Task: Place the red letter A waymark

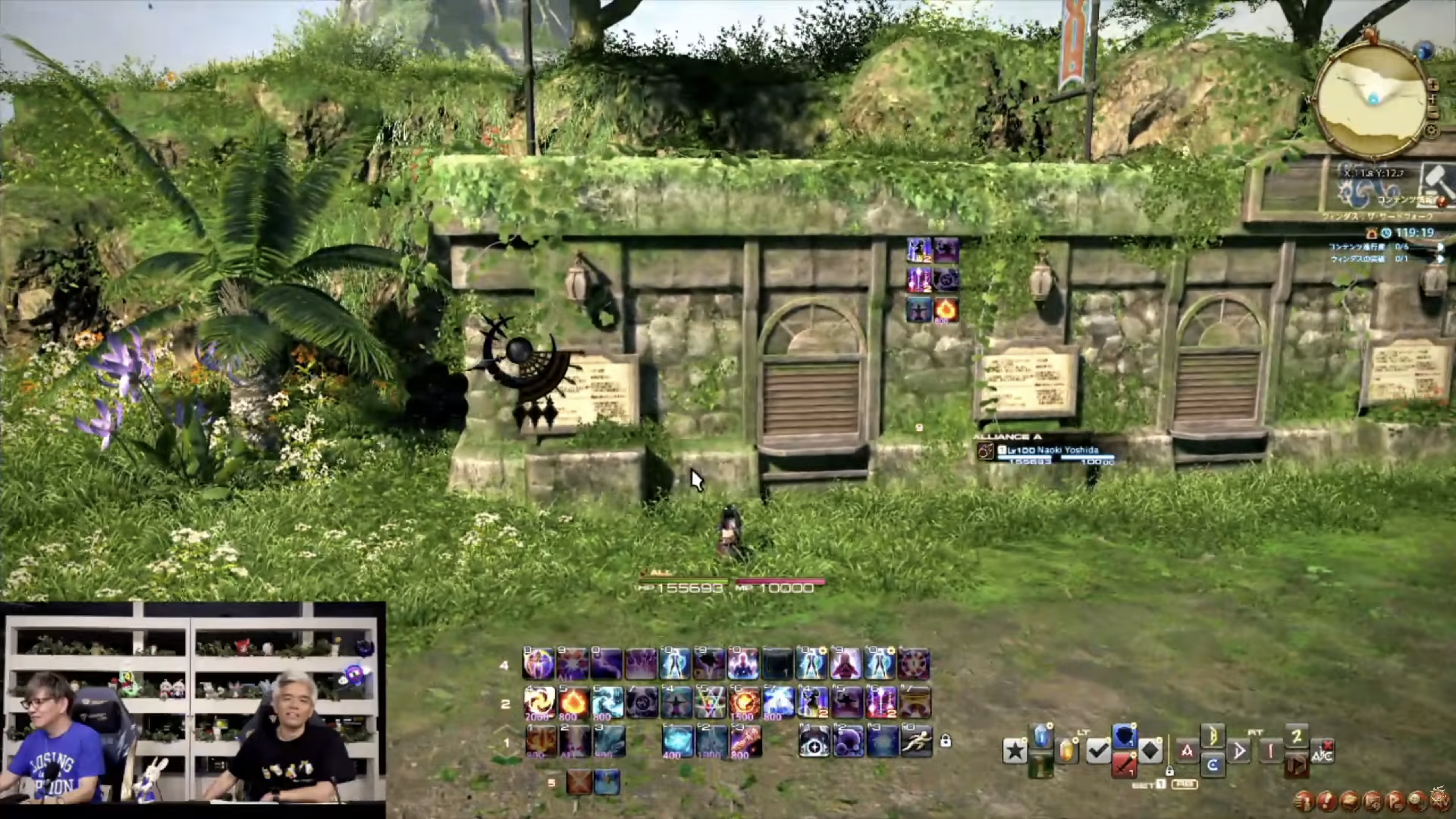Action: point(1187,751)
